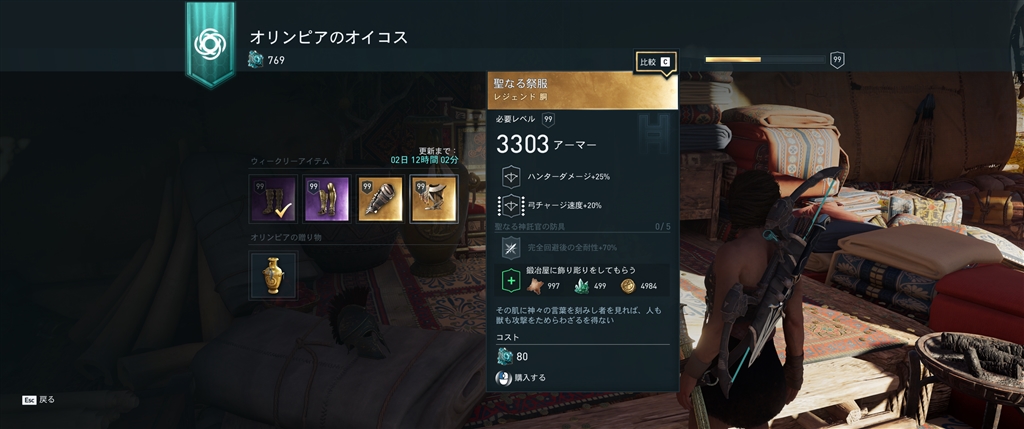Select the highlighted legendary chest armor slot
This screenshot has height=429, width=1024.
[435, 199]
